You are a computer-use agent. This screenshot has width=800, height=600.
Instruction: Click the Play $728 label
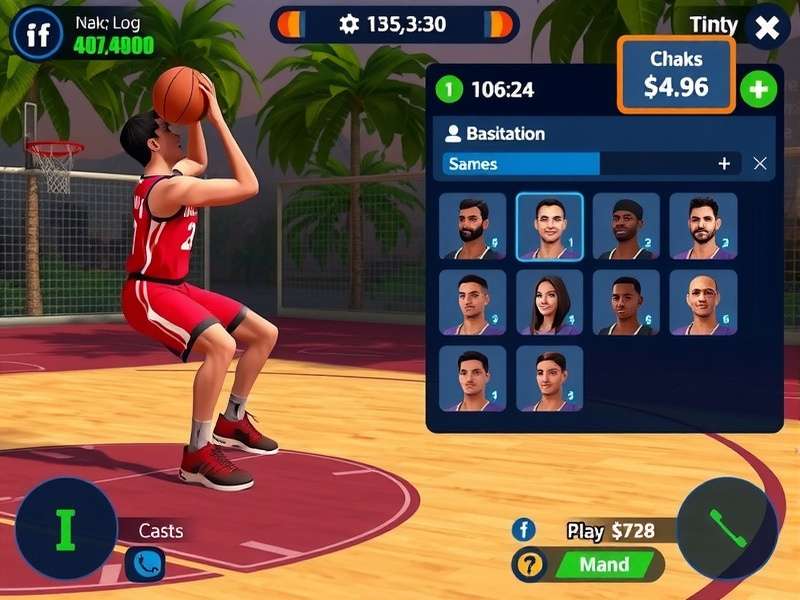pos(610,530)
